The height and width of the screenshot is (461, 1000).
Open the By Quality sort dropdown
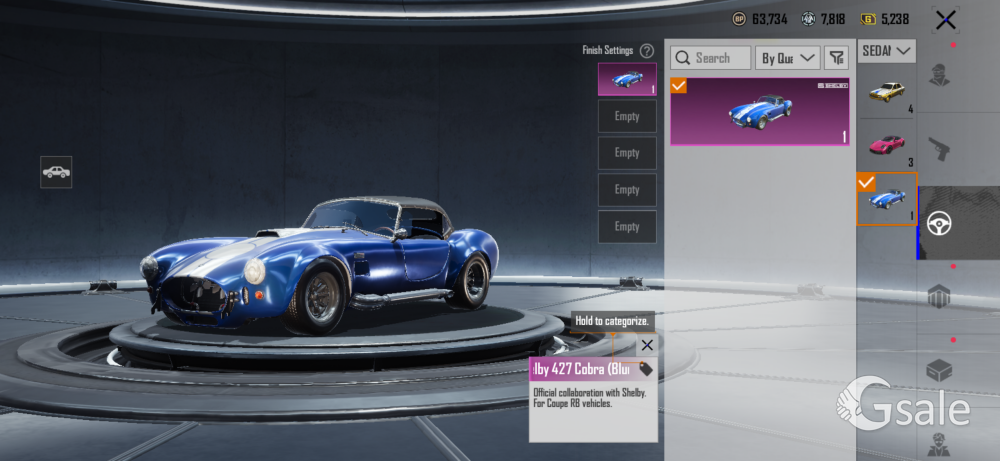(787, 58)
